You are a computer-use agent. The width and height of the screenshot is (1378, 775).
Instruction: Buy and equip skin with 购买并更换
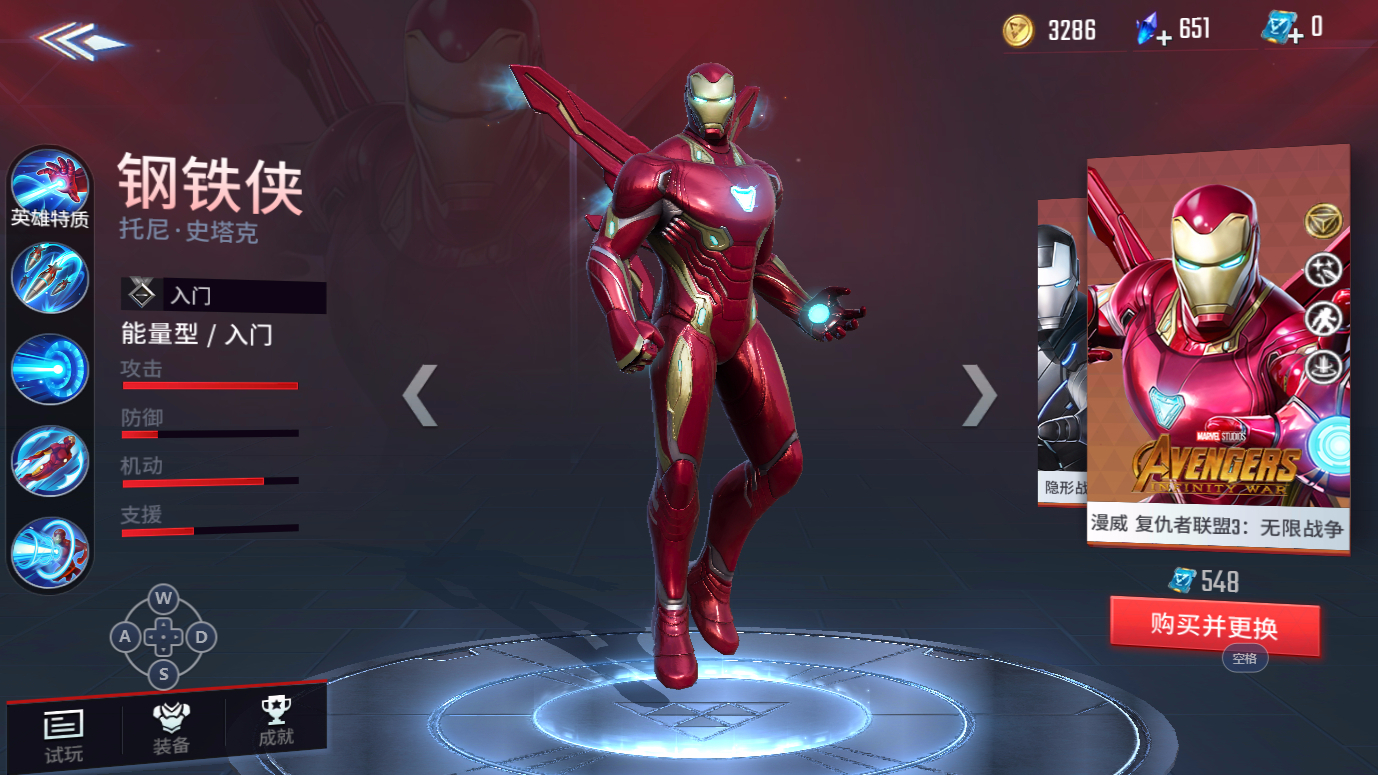click(1214, 627)
